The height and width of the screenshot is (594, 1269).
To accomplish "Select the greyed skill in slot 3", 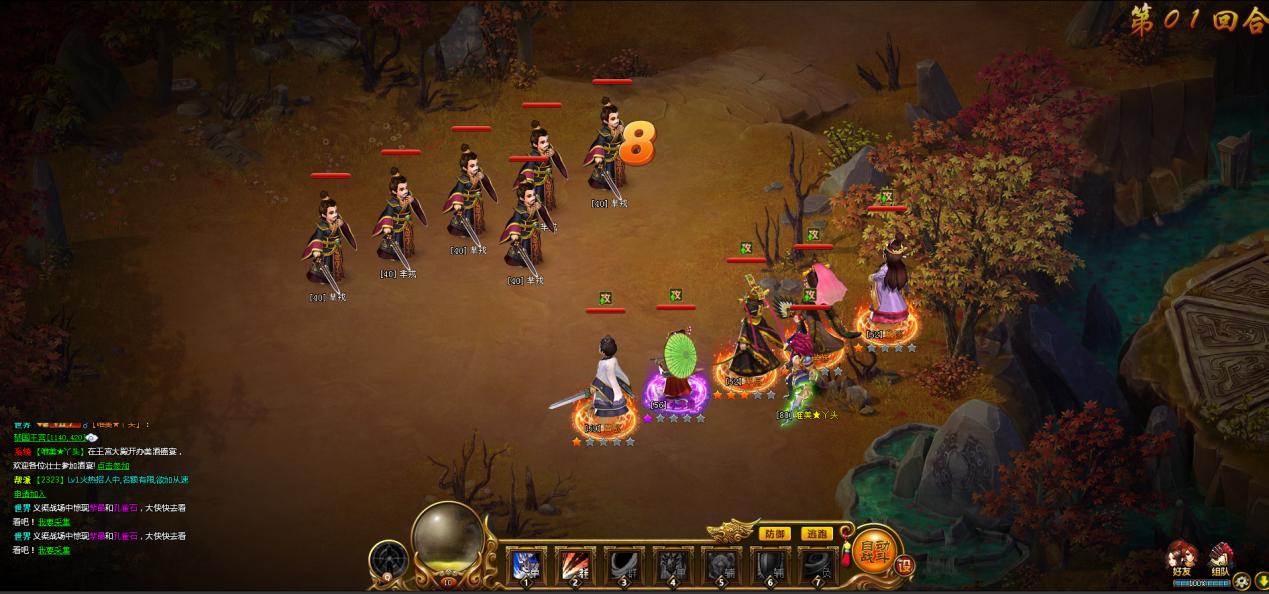I will click(x=624, y=566).
